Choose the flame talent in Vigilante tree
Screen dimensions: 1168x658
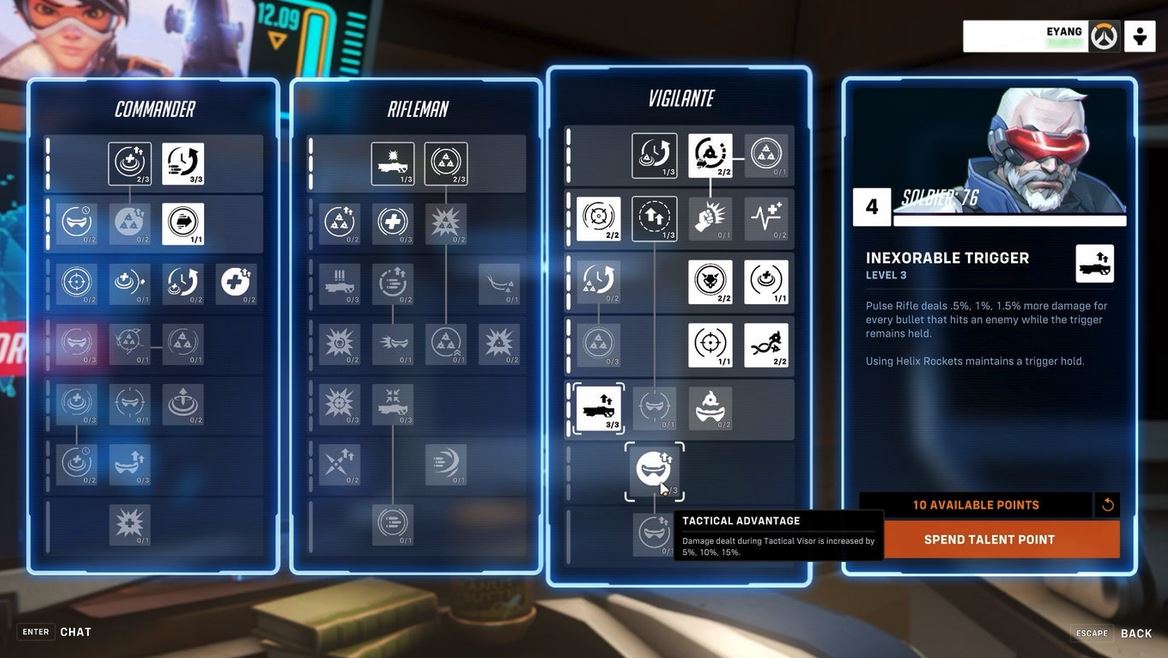tap(710, 408)
